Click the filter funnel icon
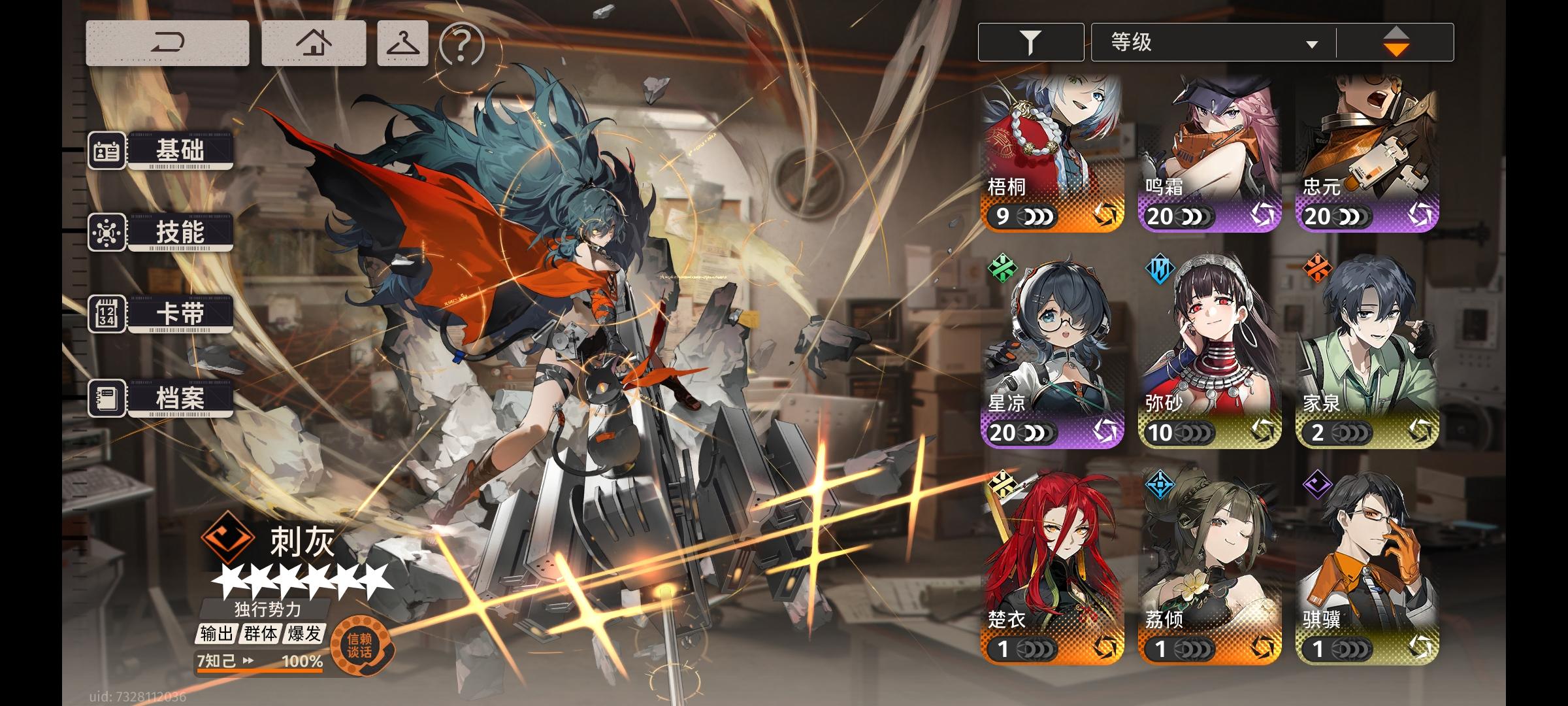 coord(1031,41)
